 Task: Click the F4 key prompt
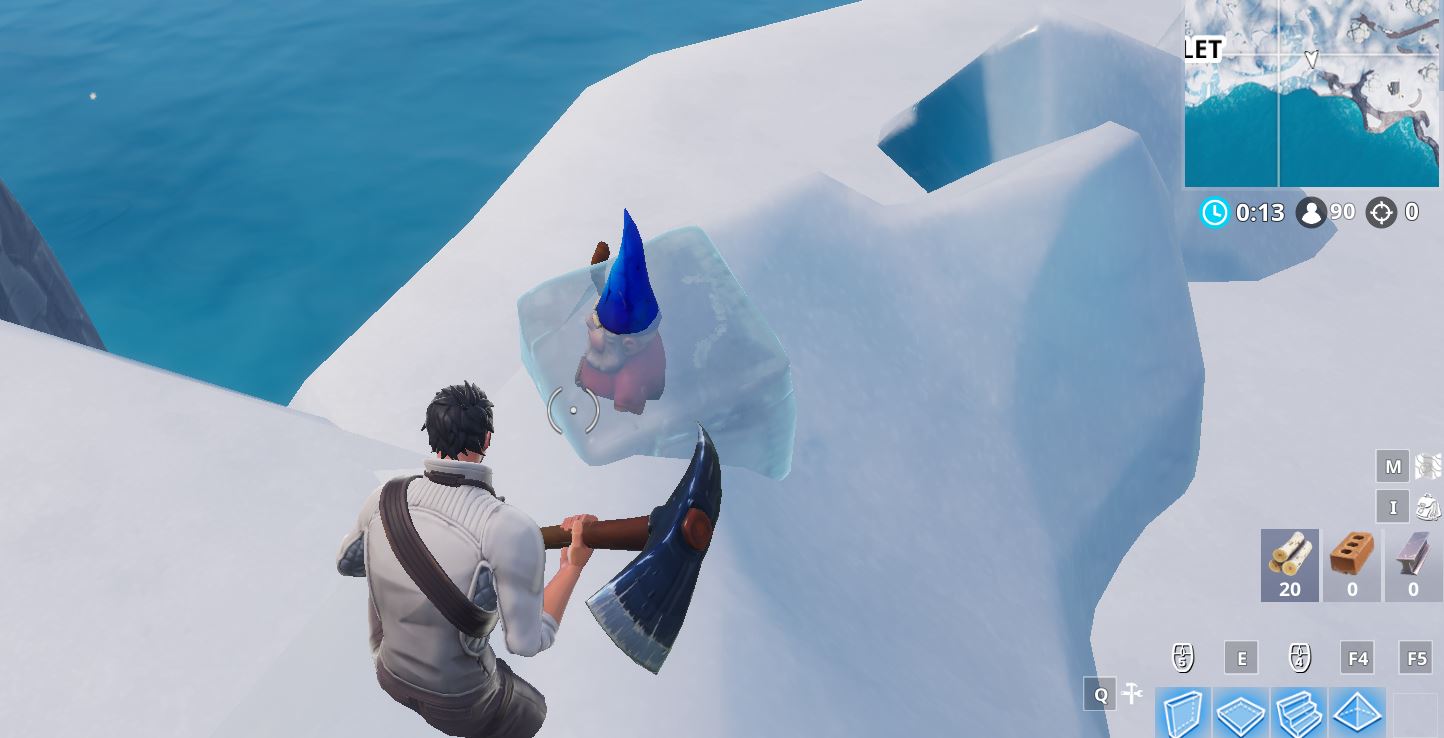click(1355, 657)
